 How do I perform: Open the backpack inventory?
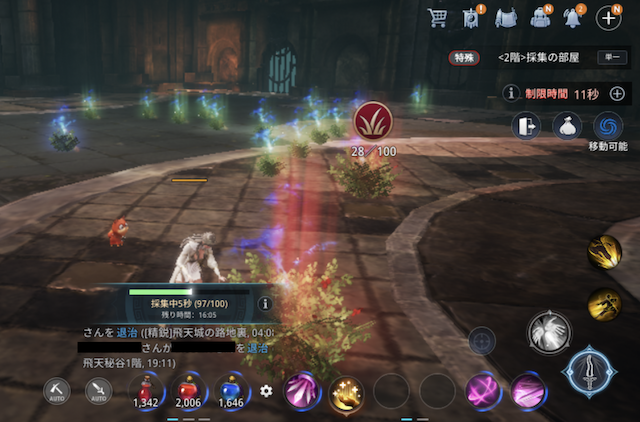pos(540,17)
